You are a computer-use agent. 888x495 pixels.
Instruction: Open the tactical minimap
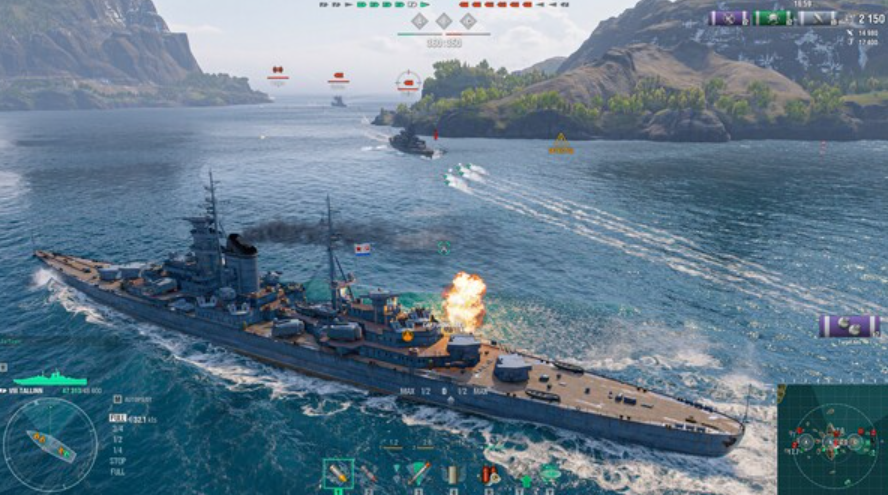coord(832,440)
